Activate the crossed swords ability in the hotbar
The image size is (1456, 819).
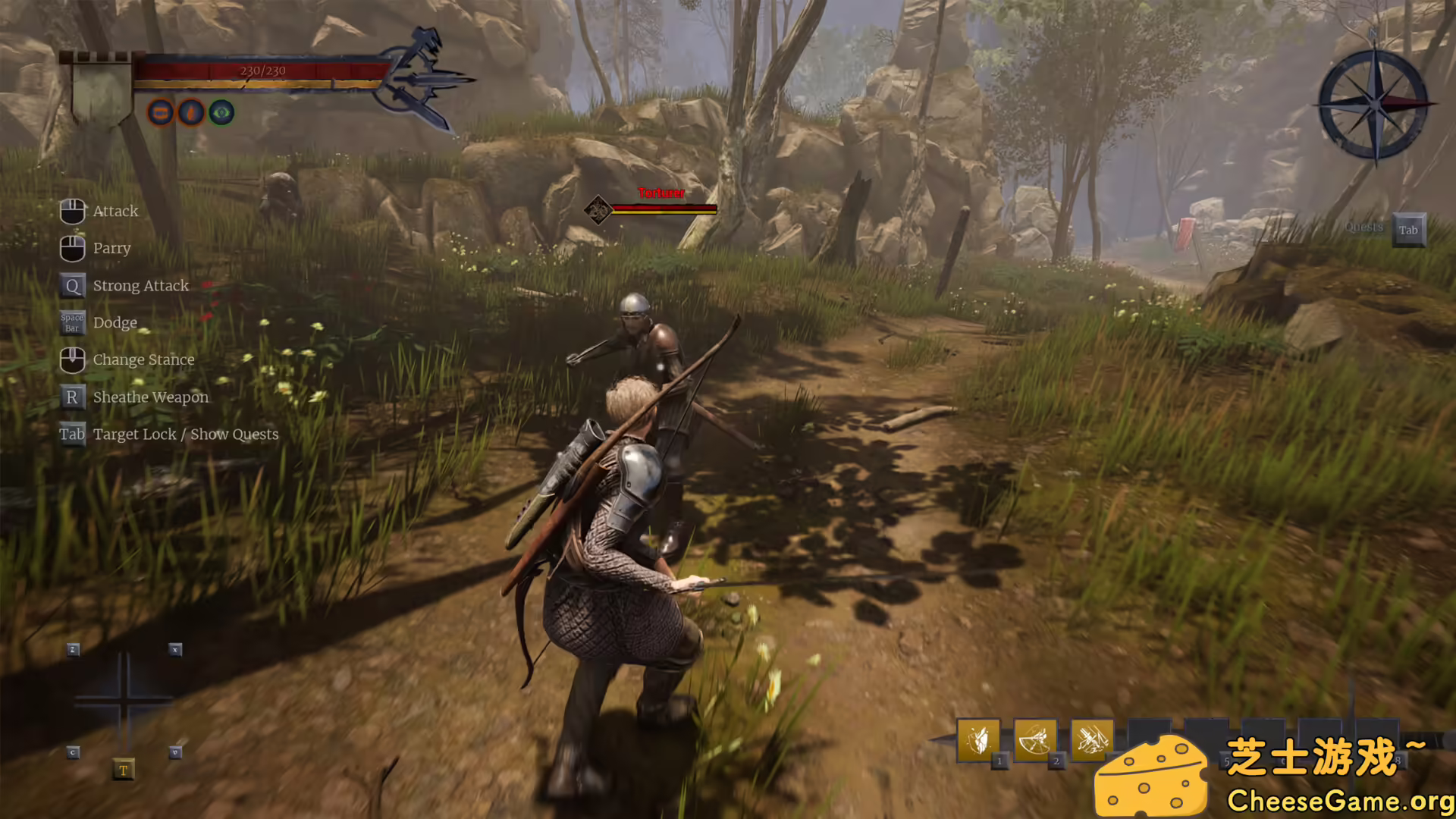pyautogui.click(x=1091, y=739)
